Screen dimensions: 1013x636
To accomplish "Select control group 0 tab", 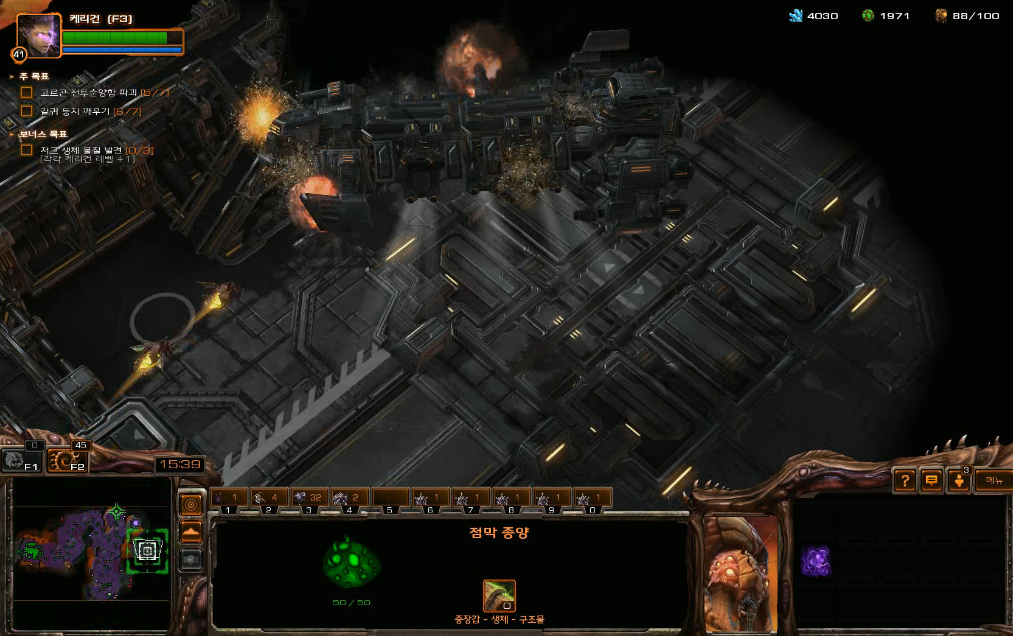I will click(592, 497).
